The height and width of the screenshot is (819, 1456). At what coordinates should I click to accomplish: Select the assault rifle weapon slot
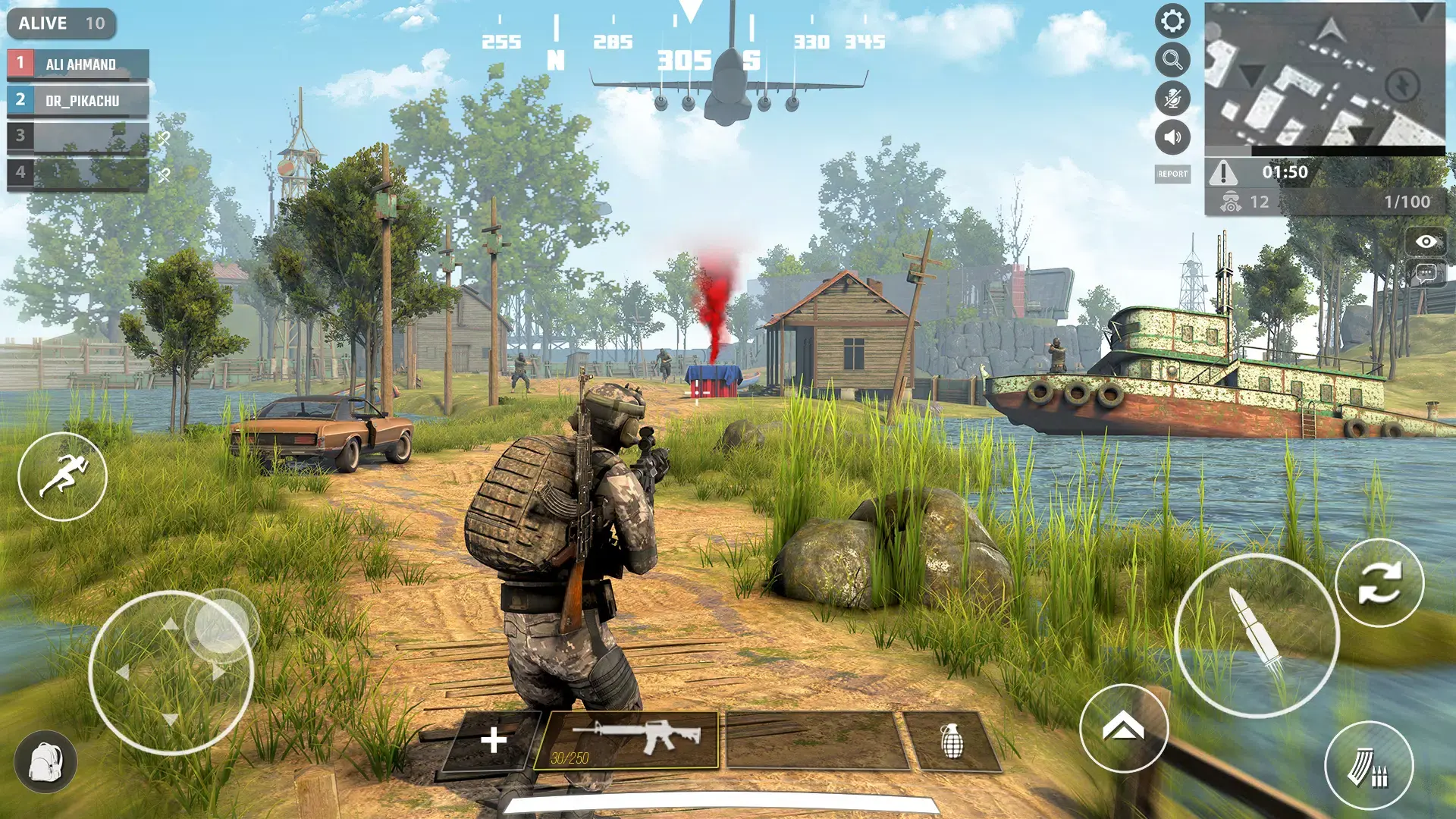(x=626, y=739)
